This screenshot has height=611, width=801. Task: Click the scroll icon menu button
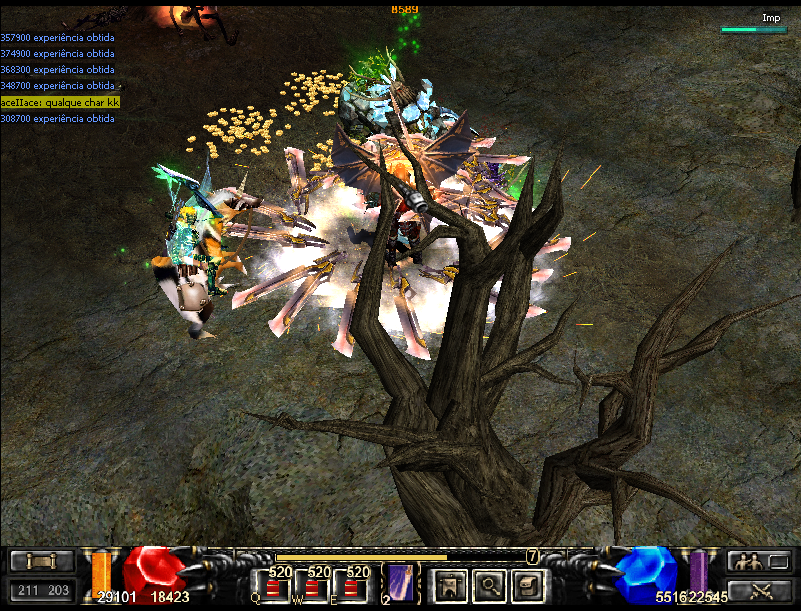pyautogui.click(x=41, y=562)
